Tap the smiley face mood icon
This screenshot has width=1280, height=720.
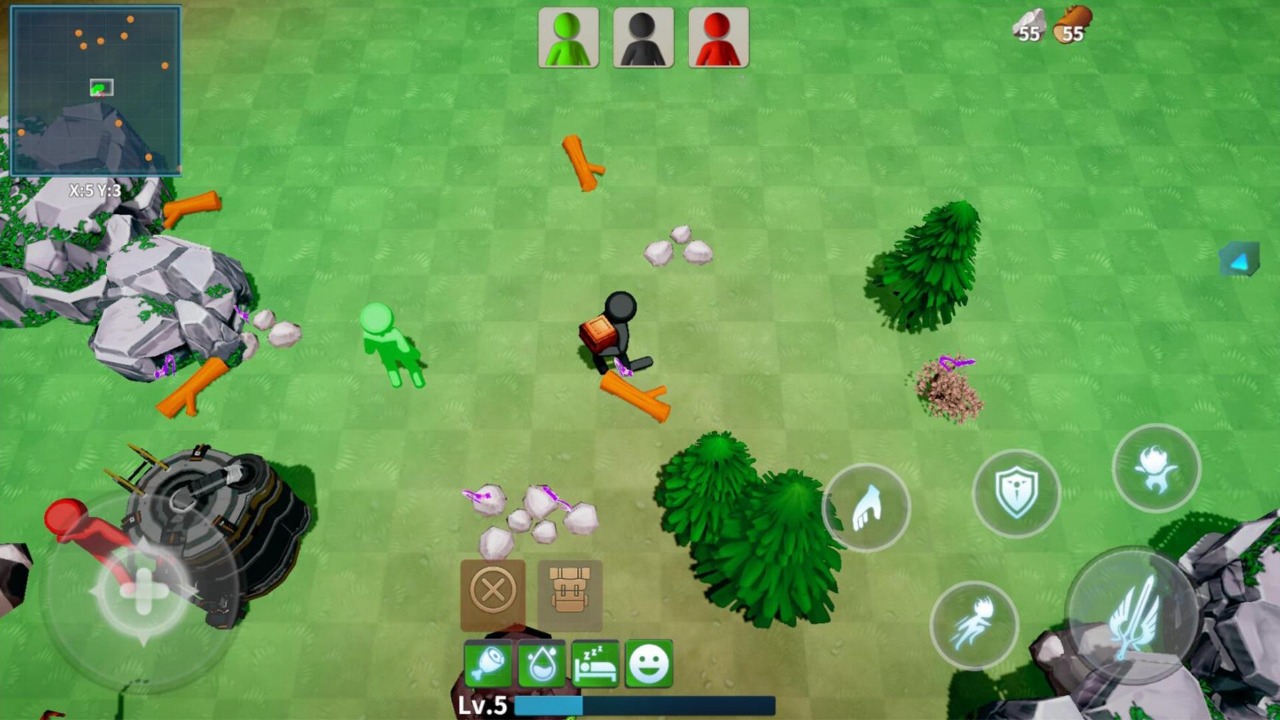649,664
